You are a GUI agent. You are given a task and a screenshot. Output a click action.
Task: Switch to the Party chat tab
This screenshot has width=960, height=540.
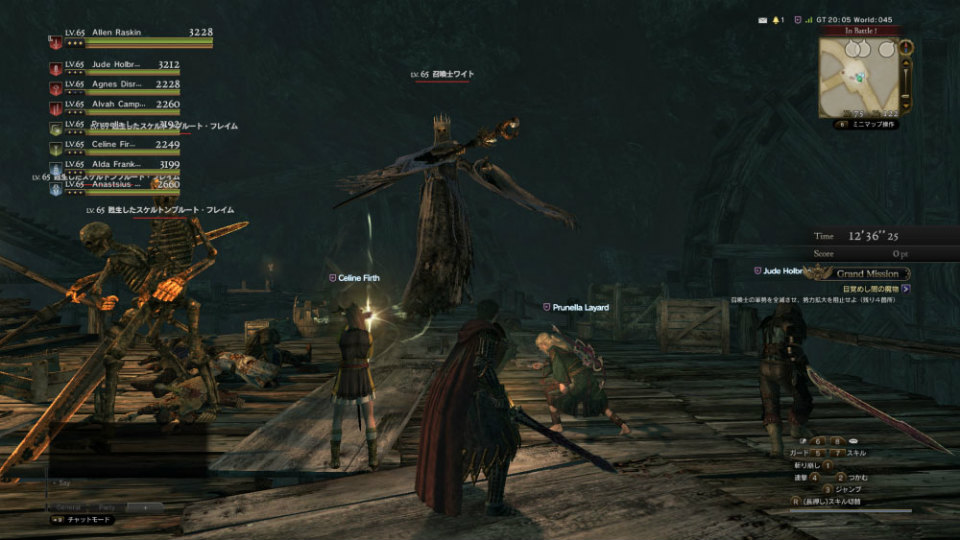point(106,507)
